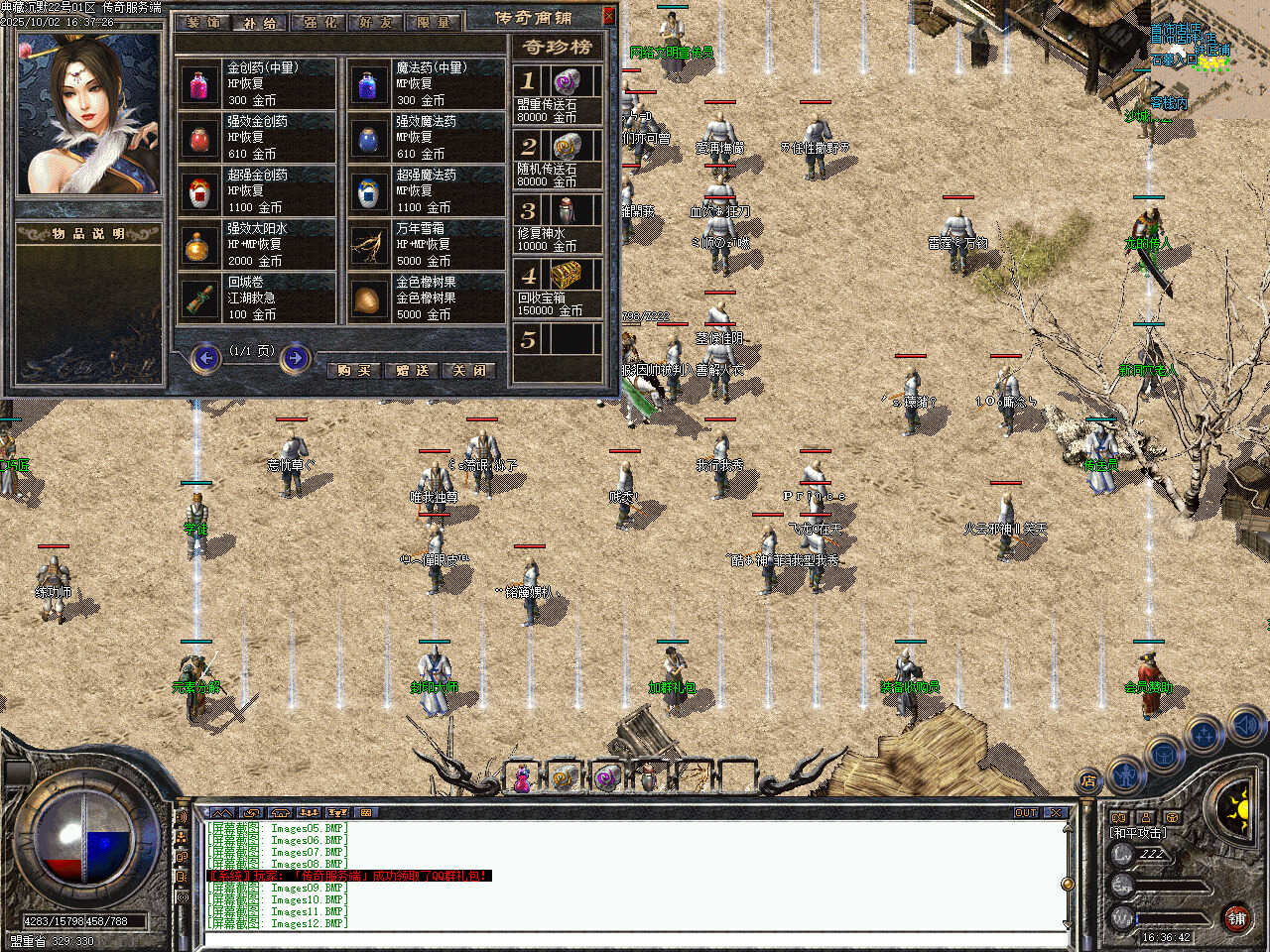Viewport: 1270px width, 952px height.
Task: Select 金创药(中量) HP potion
Action: [x=258, y=84]
